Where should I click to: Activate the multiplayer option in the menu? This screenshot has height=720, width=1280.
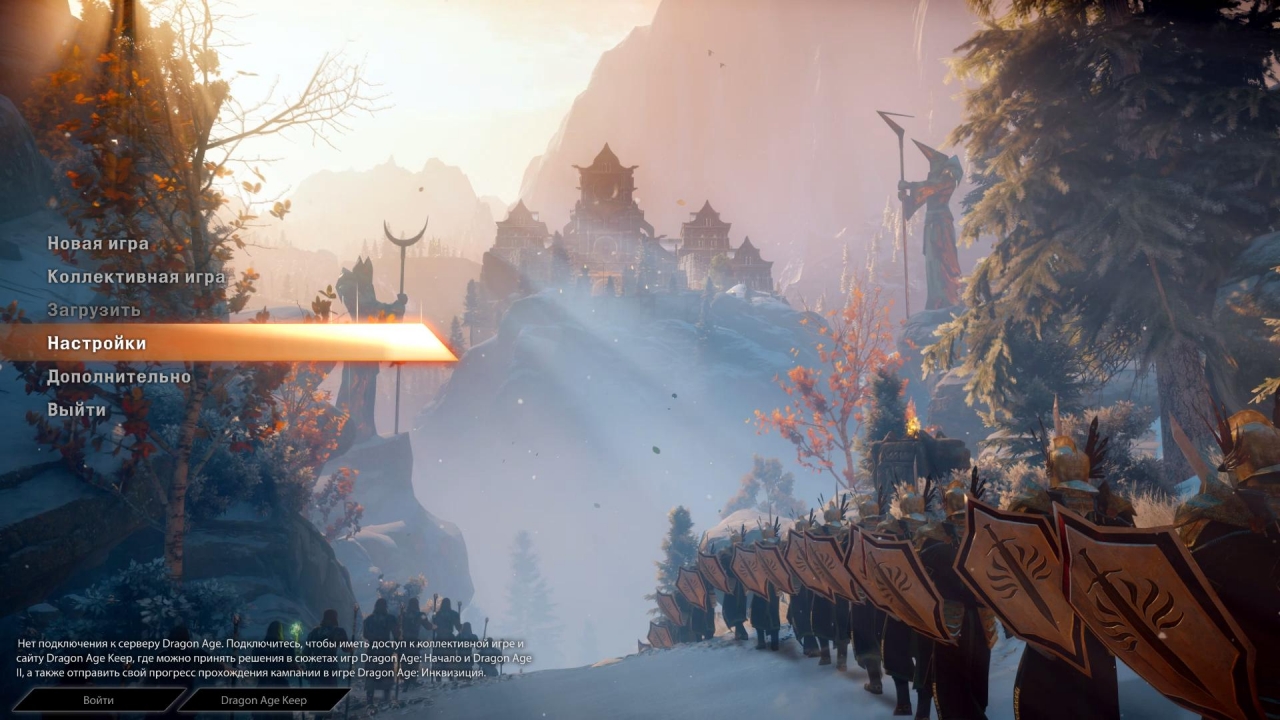coord(135,276)
